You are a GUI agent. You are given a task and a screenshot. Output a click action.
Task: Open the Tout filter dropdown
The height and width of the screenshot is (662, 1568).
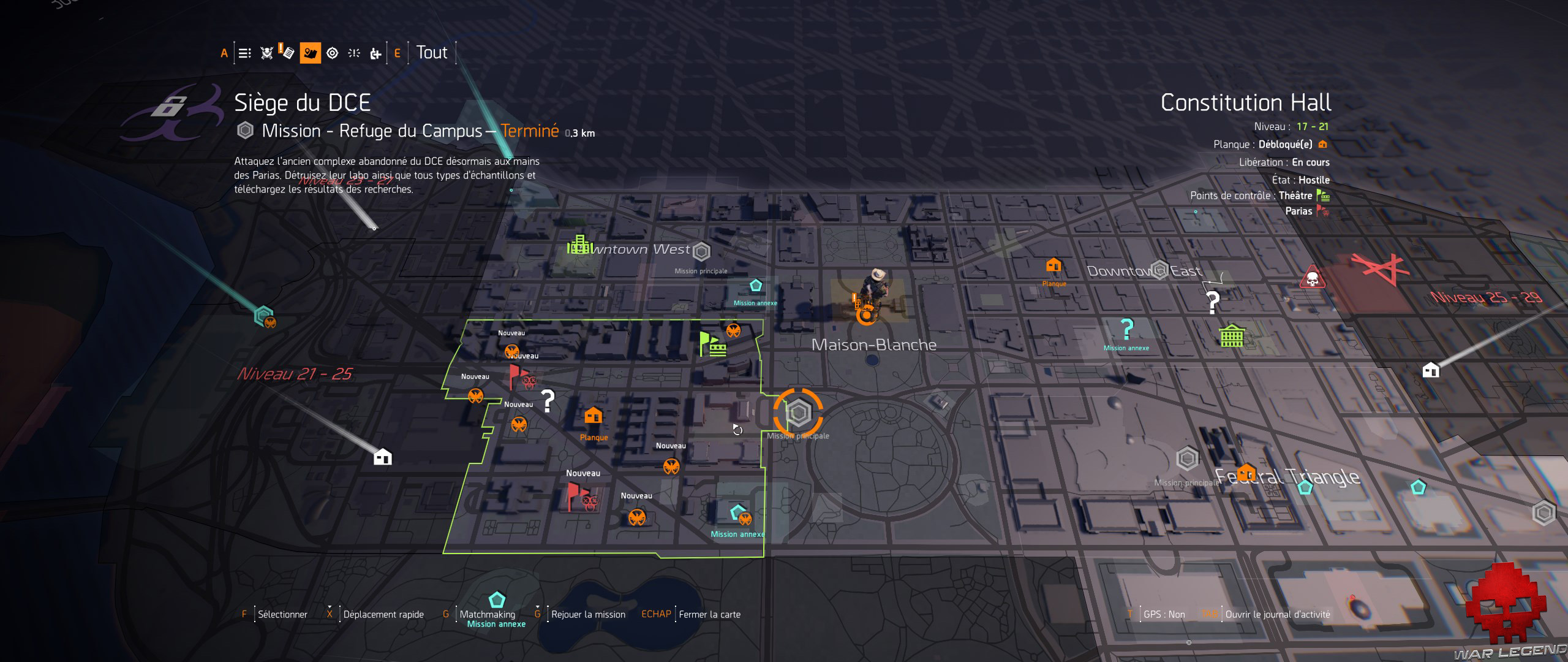pyautogui.click(x=432, y=53)
